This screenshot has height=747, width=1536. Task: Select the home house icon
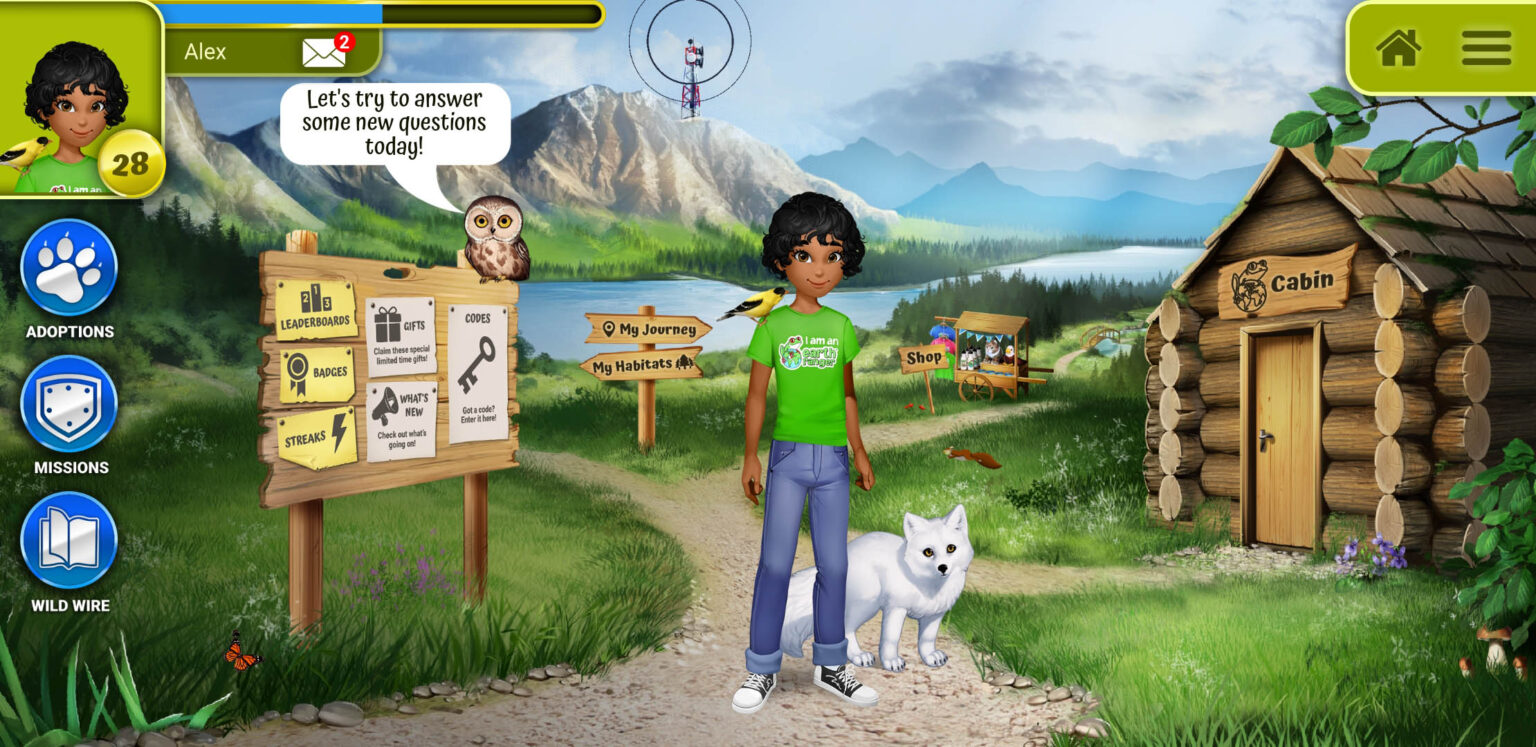click(1401, 49)
